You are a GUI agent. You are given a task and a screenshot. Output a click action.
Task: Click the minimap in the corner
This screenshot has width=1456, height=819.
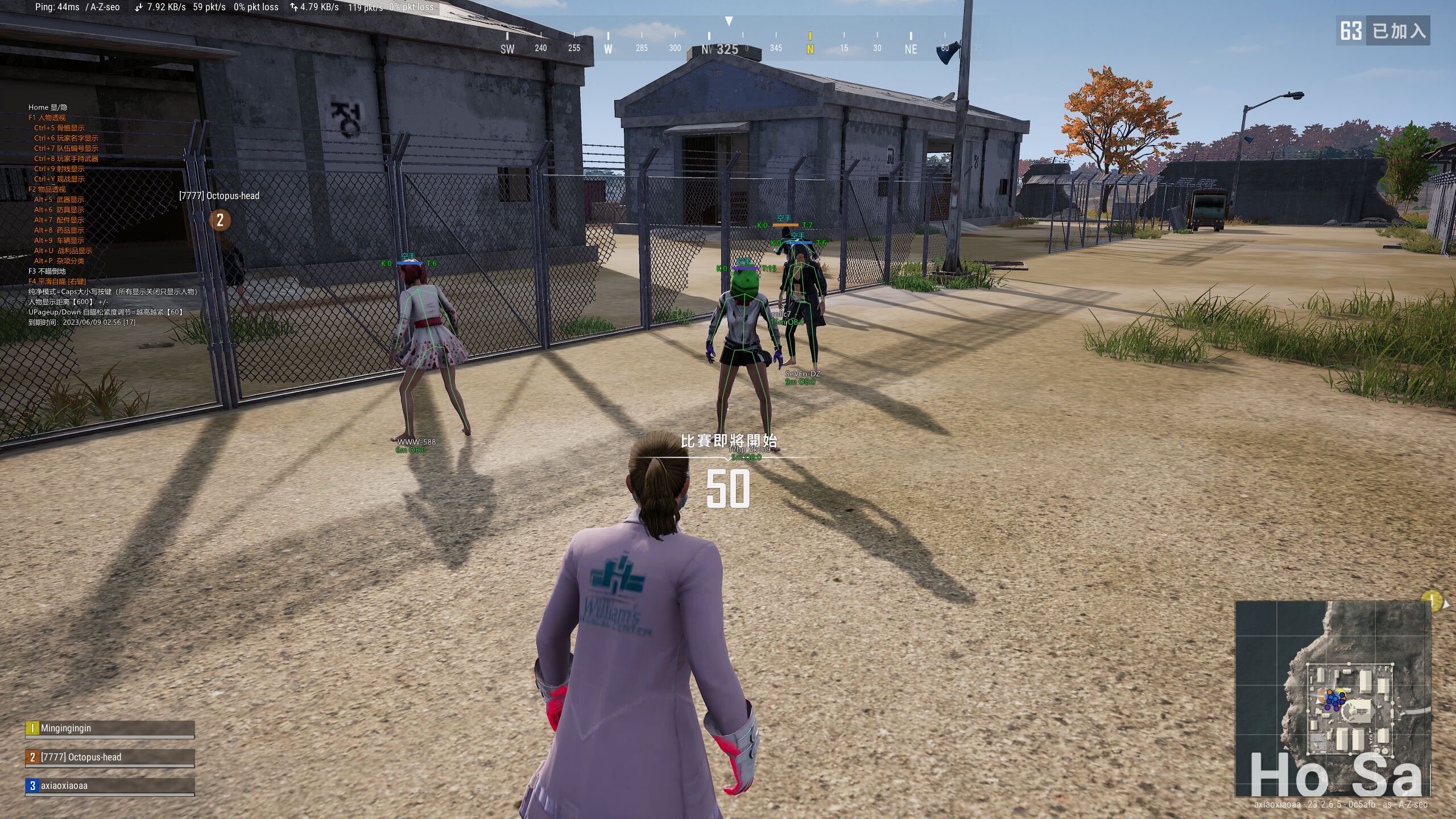coord(1333,699)
